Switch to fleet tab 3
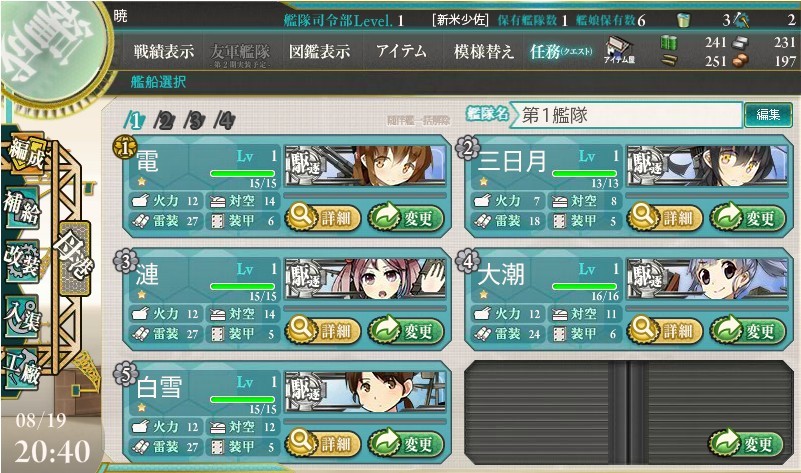This screenshot has height=473, width=801. tap(196, 122)
